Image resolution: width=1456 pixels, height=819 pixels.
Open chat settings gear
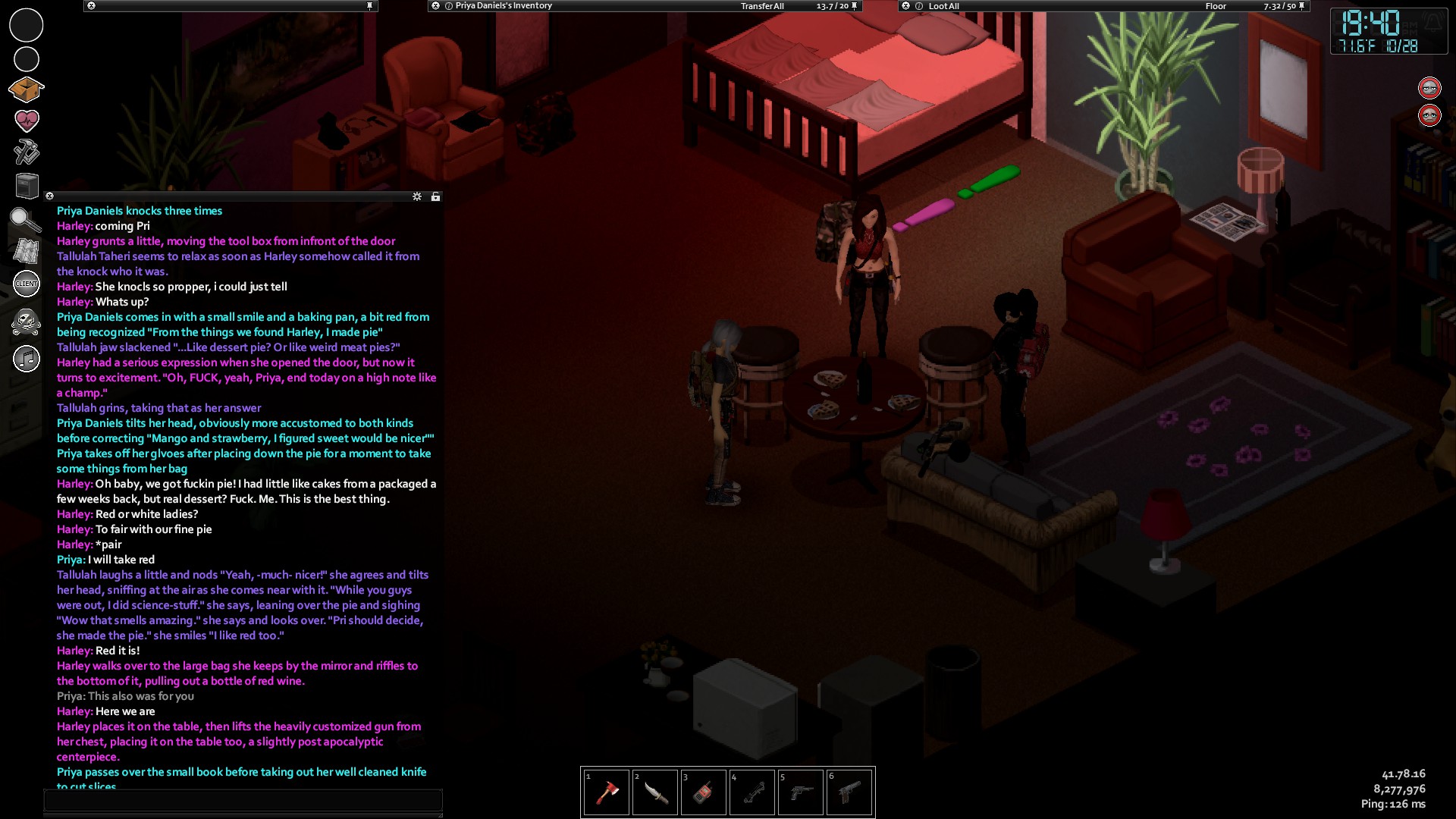point(417,196)
